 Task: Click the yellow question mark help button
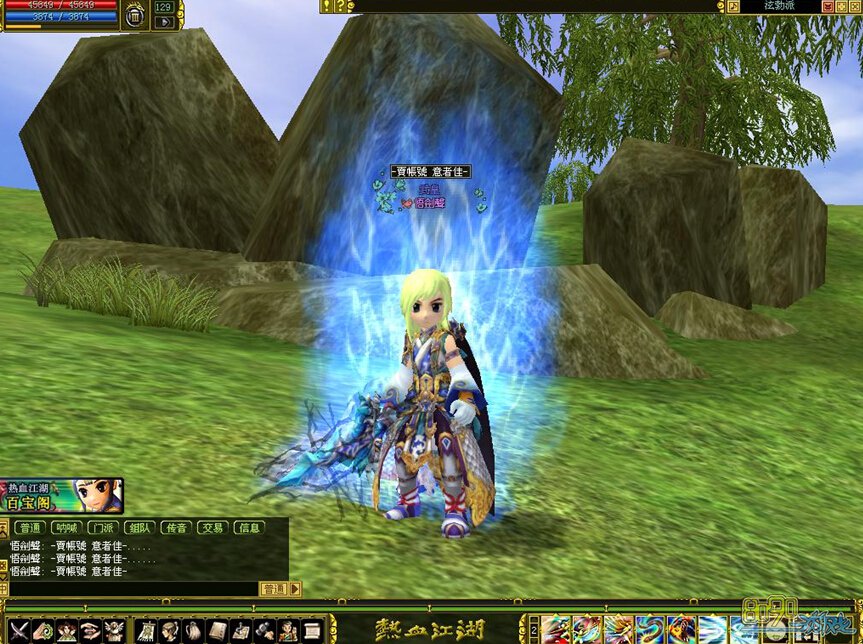[338, 6]
